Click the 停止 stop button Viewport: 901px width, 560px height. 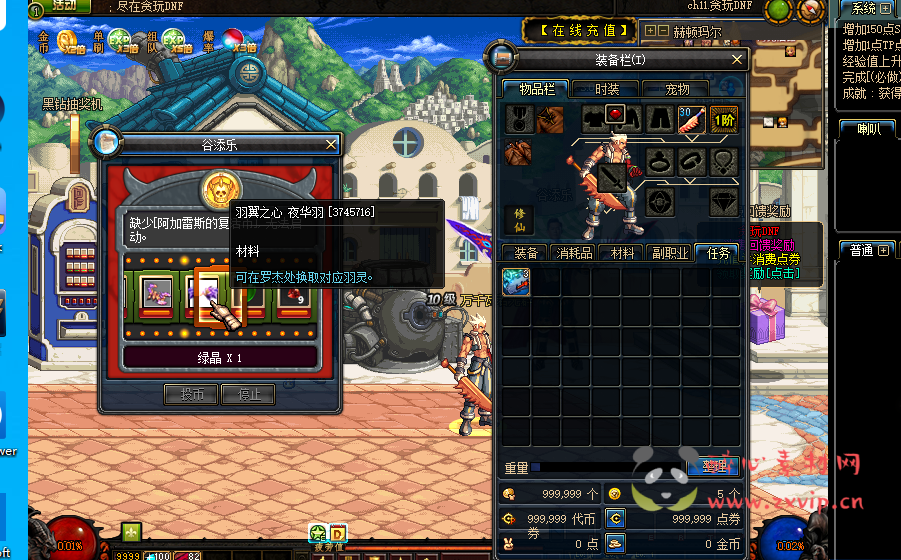pyautogui.click(x=248, y=395)
